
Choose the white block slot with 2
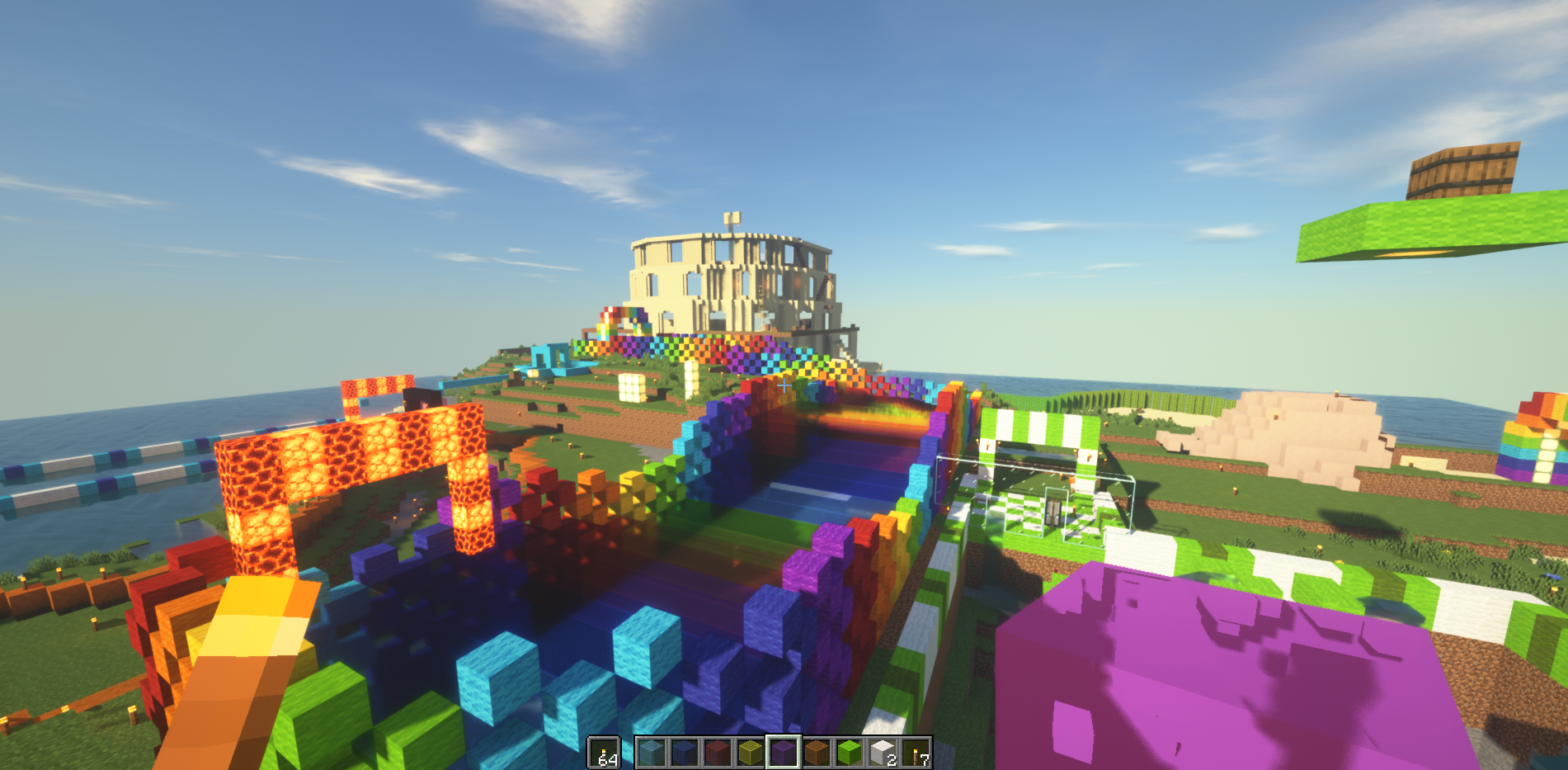[882, 753]
